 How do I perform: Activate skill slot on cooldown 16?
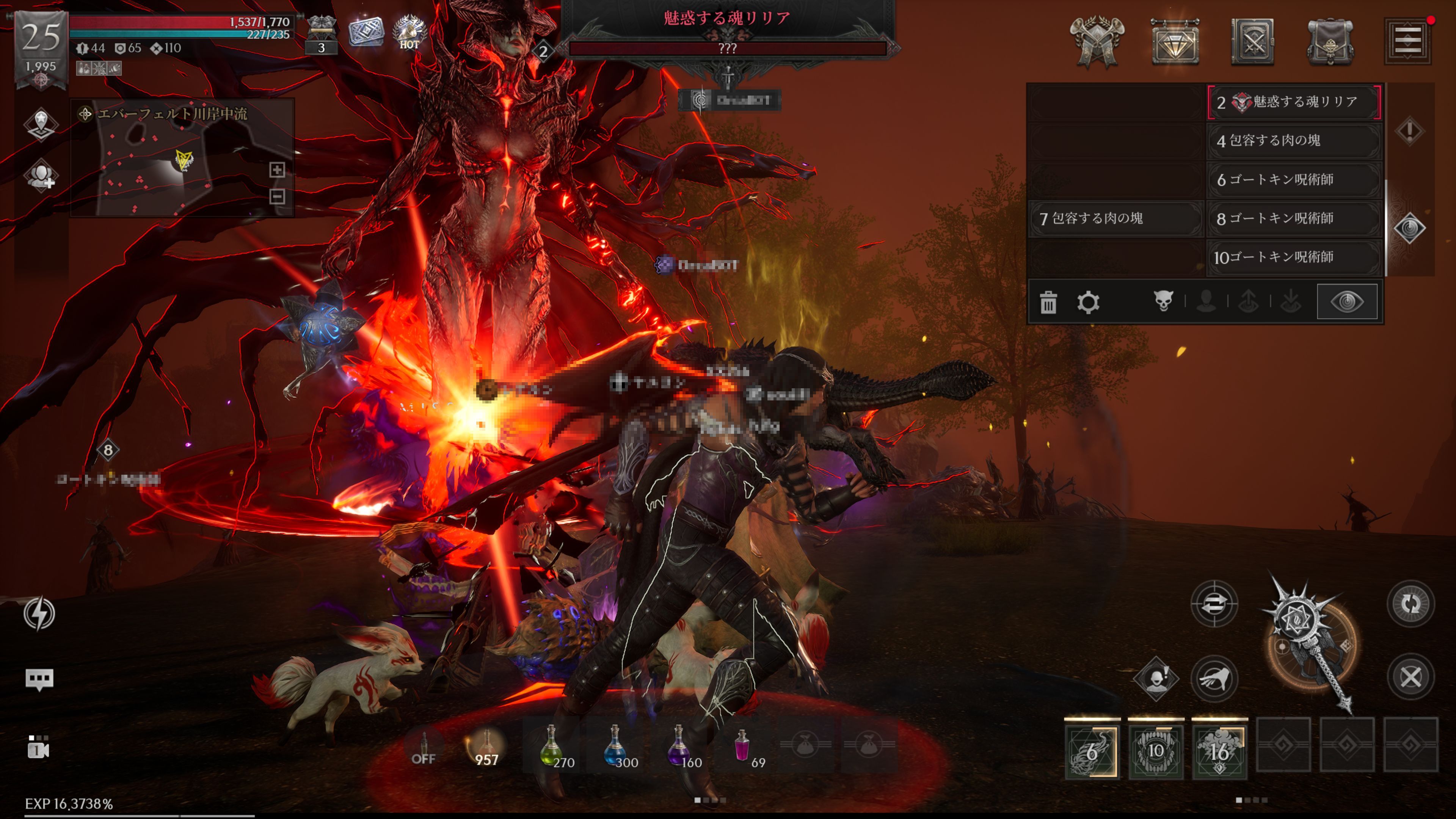coord(1219,751)
